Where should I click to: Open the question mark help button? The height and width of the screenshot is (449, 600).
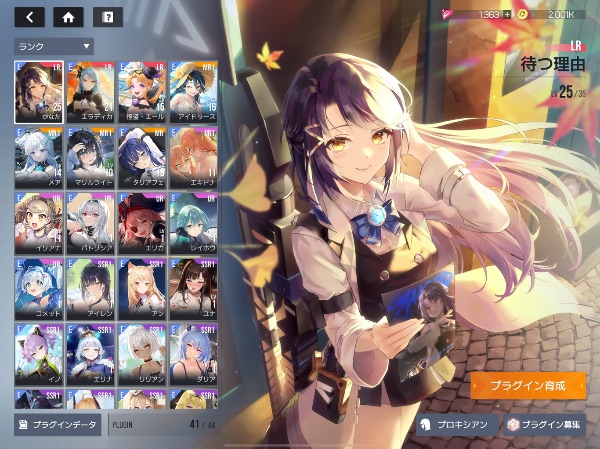pos(107,16)
